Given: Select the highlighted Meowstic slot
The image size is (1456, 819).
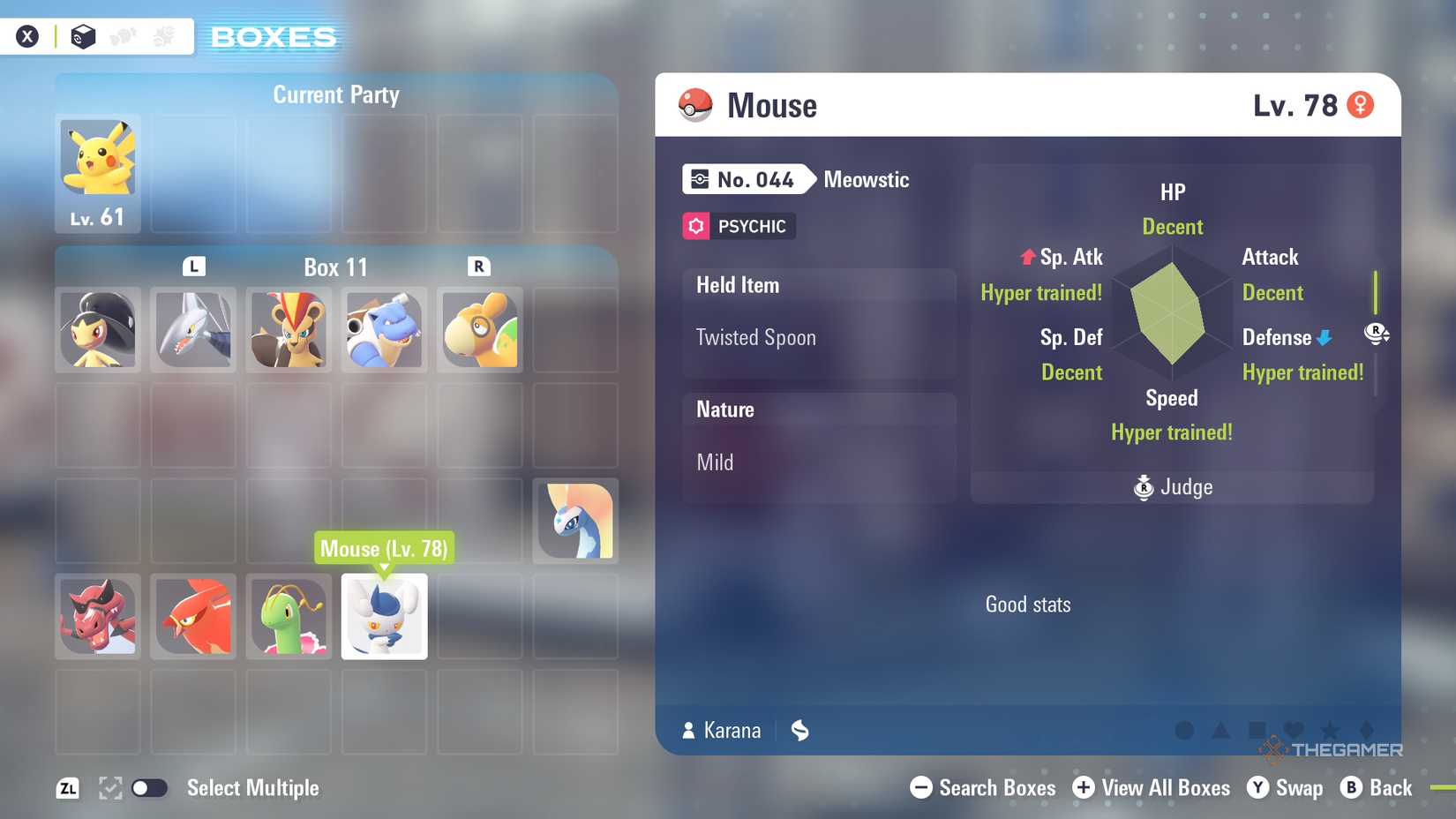Looking at the screenshot, I should point(384,616).
